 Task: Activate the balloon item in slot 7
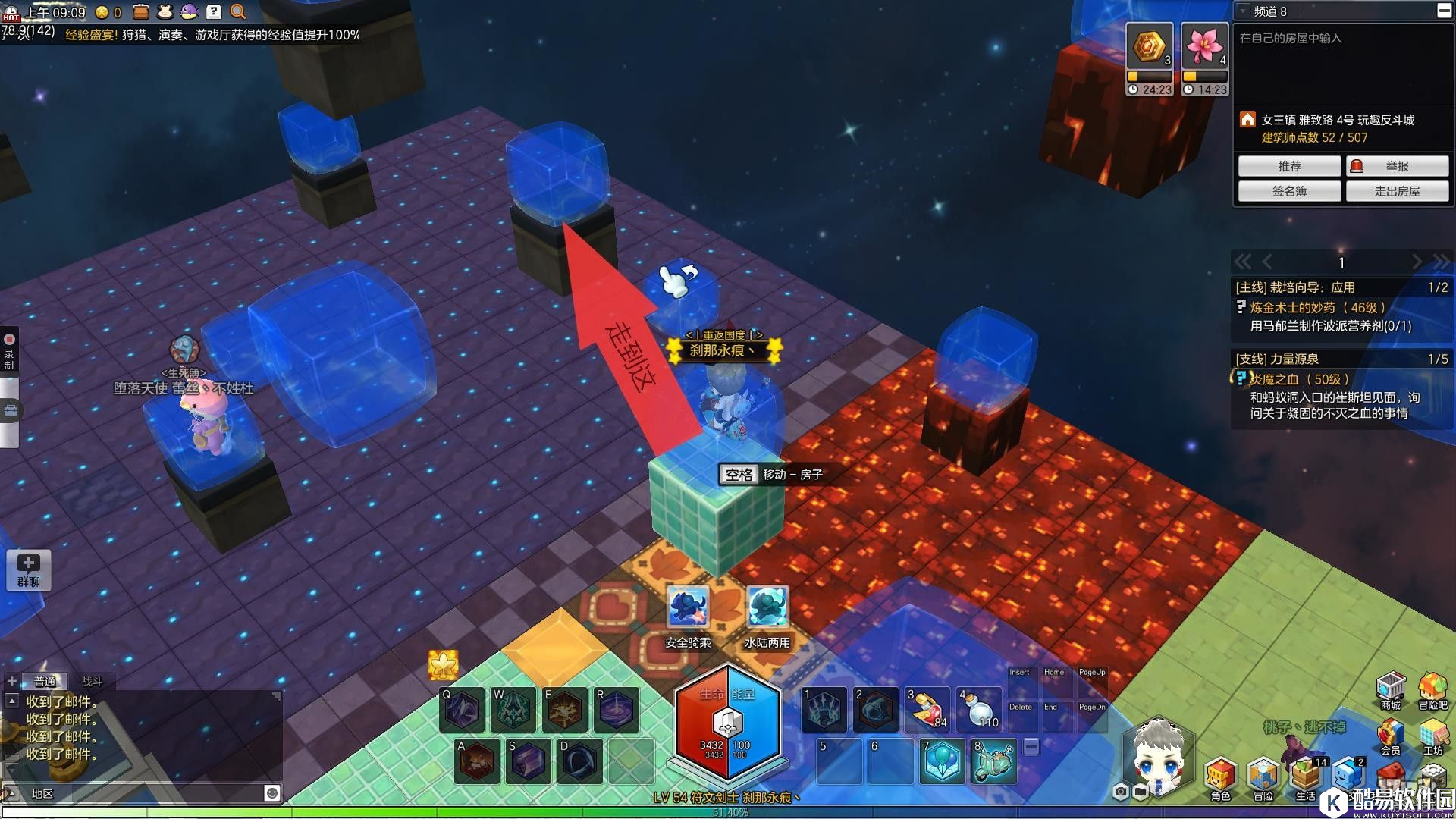pos(942,761)
